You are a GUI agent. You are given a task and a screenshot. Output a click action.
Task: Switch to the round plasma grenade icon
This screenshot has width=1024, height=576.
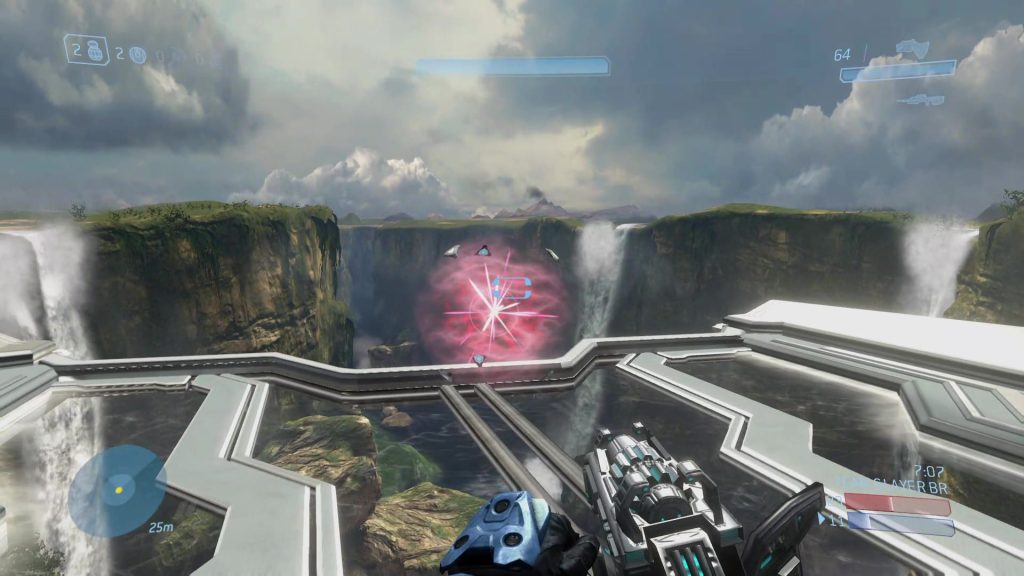137,55
